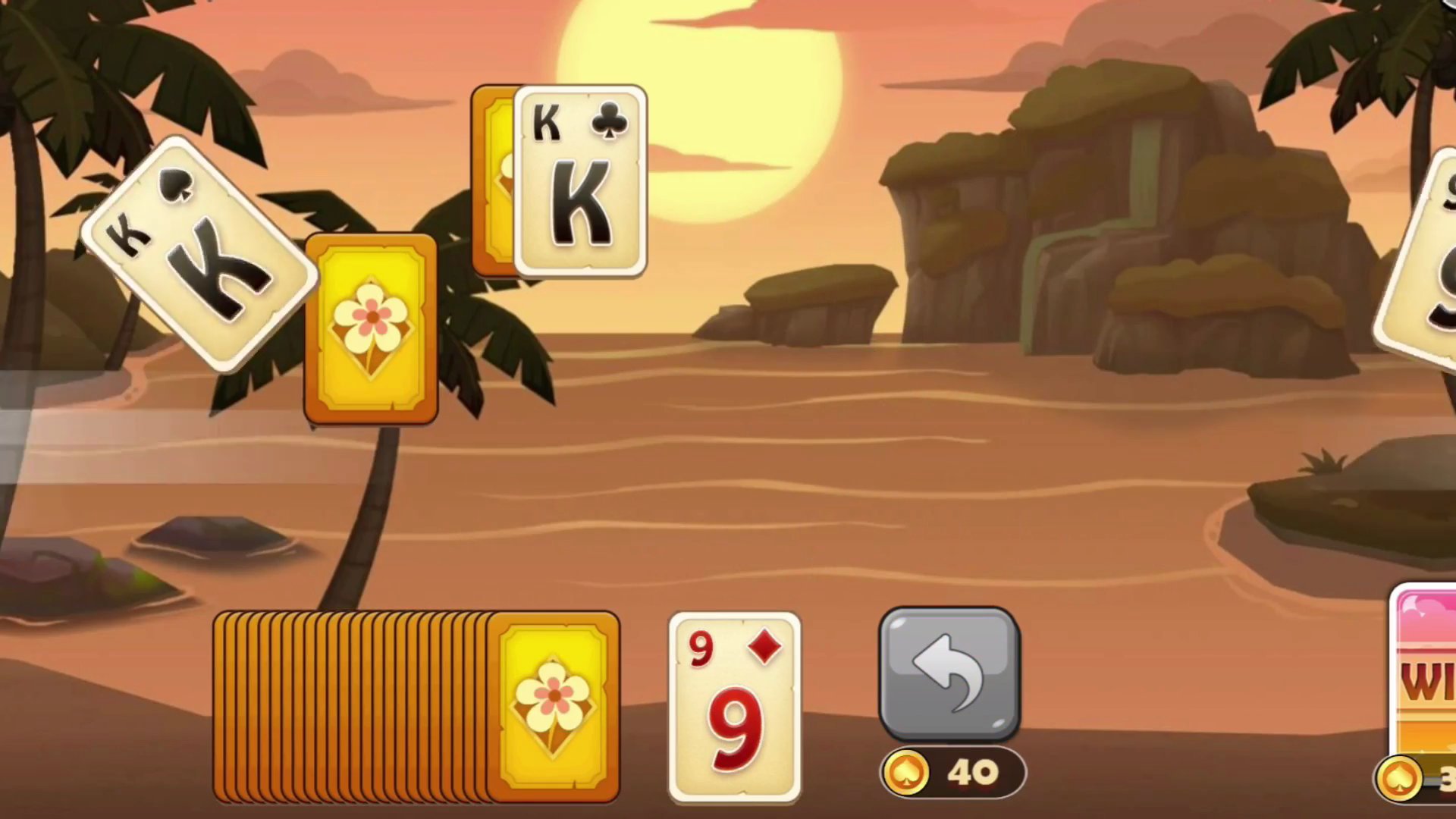Click the number 40 next to the coin
The width and height of the screenshot is (1456, 819).
[974, 772]
